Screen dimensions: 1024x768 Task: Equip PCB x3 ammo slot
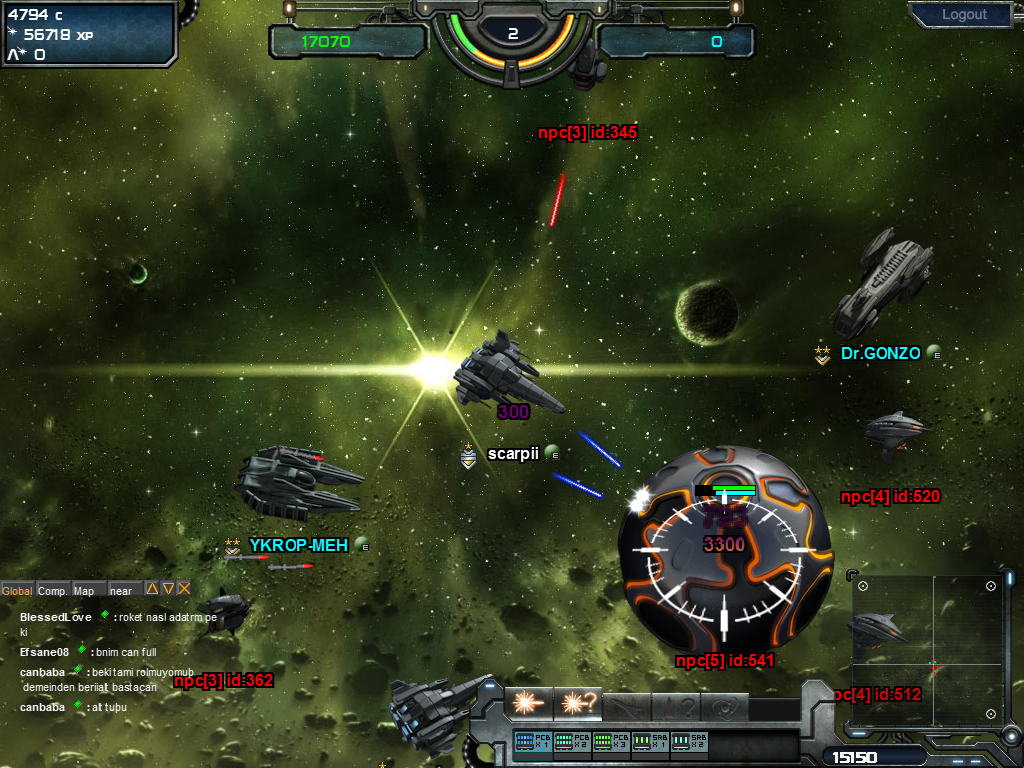611,743
